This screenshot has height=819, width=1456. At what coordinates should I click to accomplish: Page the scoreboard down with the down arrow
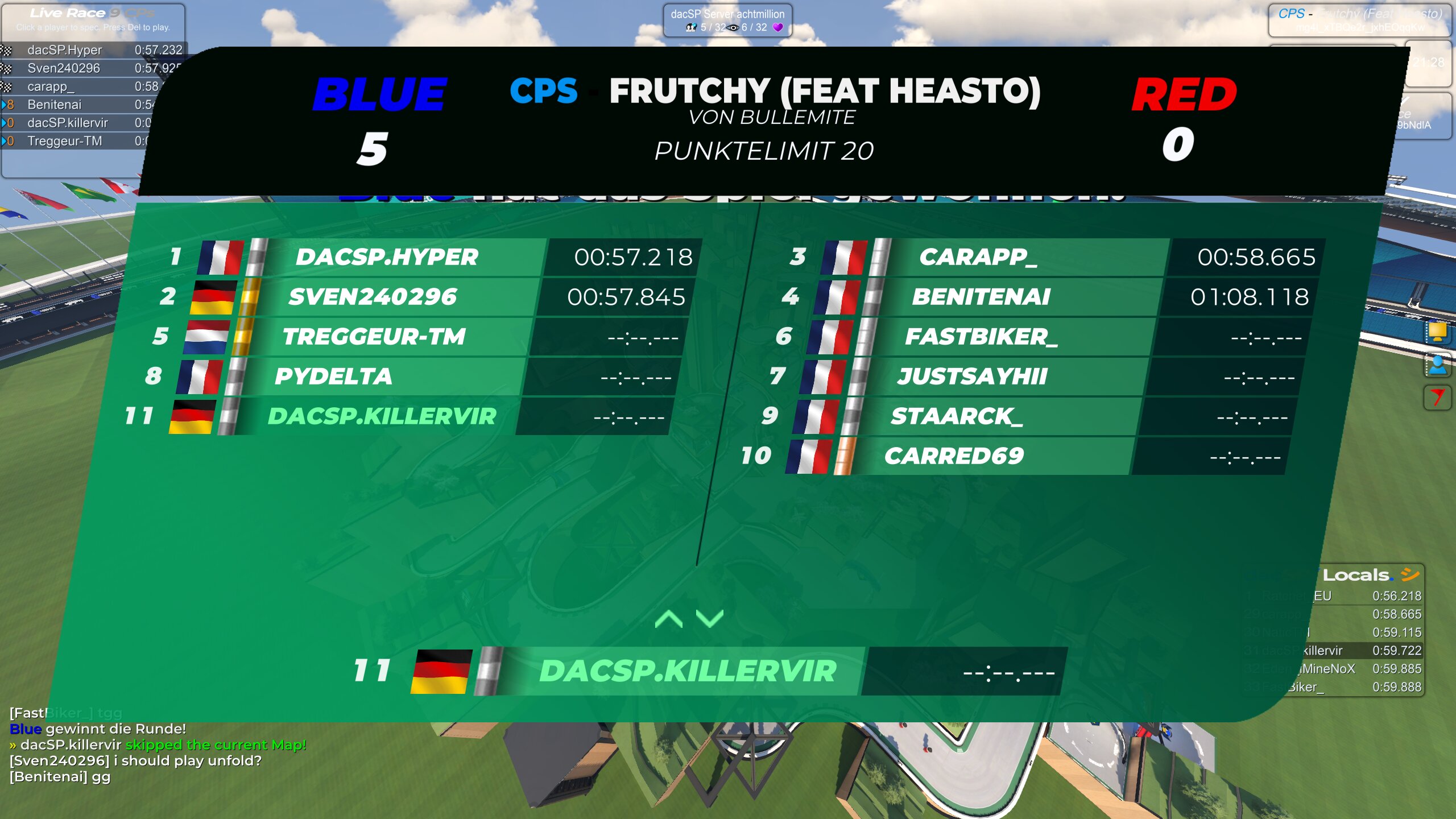(x=710, y=619)
